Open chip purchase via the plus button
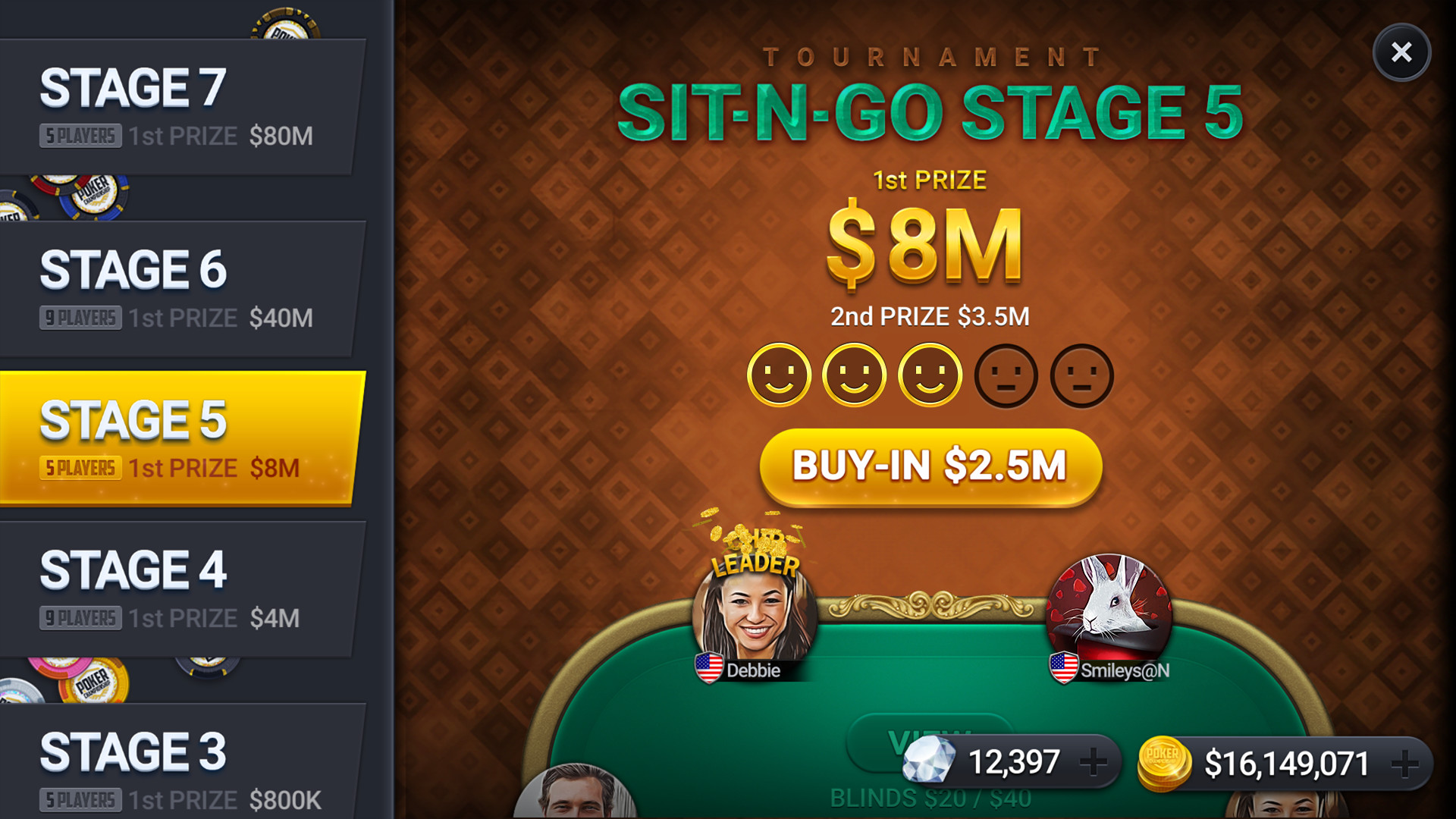Image resolution: width=1456 pixels, height=819 pixels. (1404, 762)
